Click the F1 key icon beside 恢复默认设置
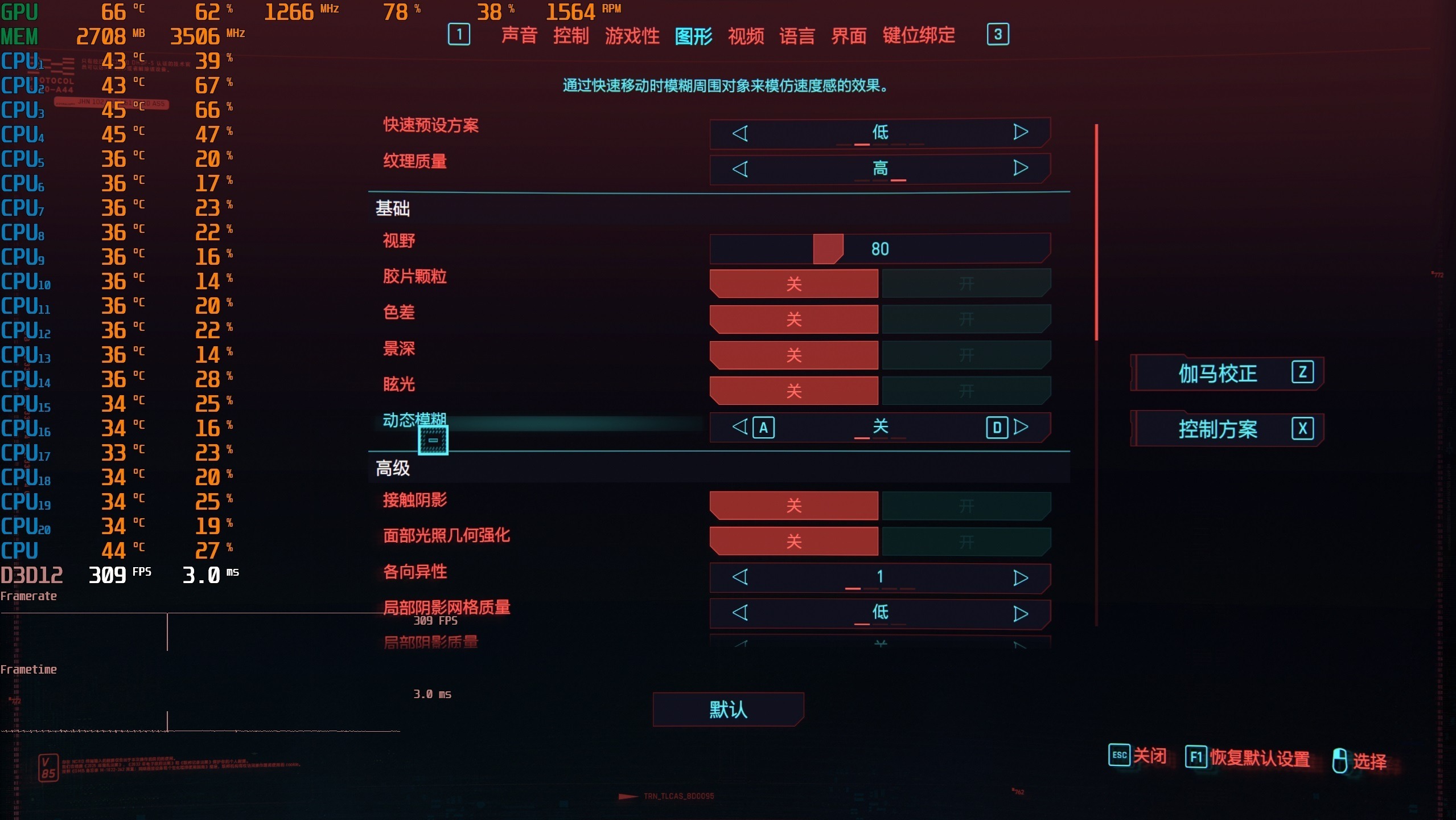Screen dimensions: 1456x820 1196,756
